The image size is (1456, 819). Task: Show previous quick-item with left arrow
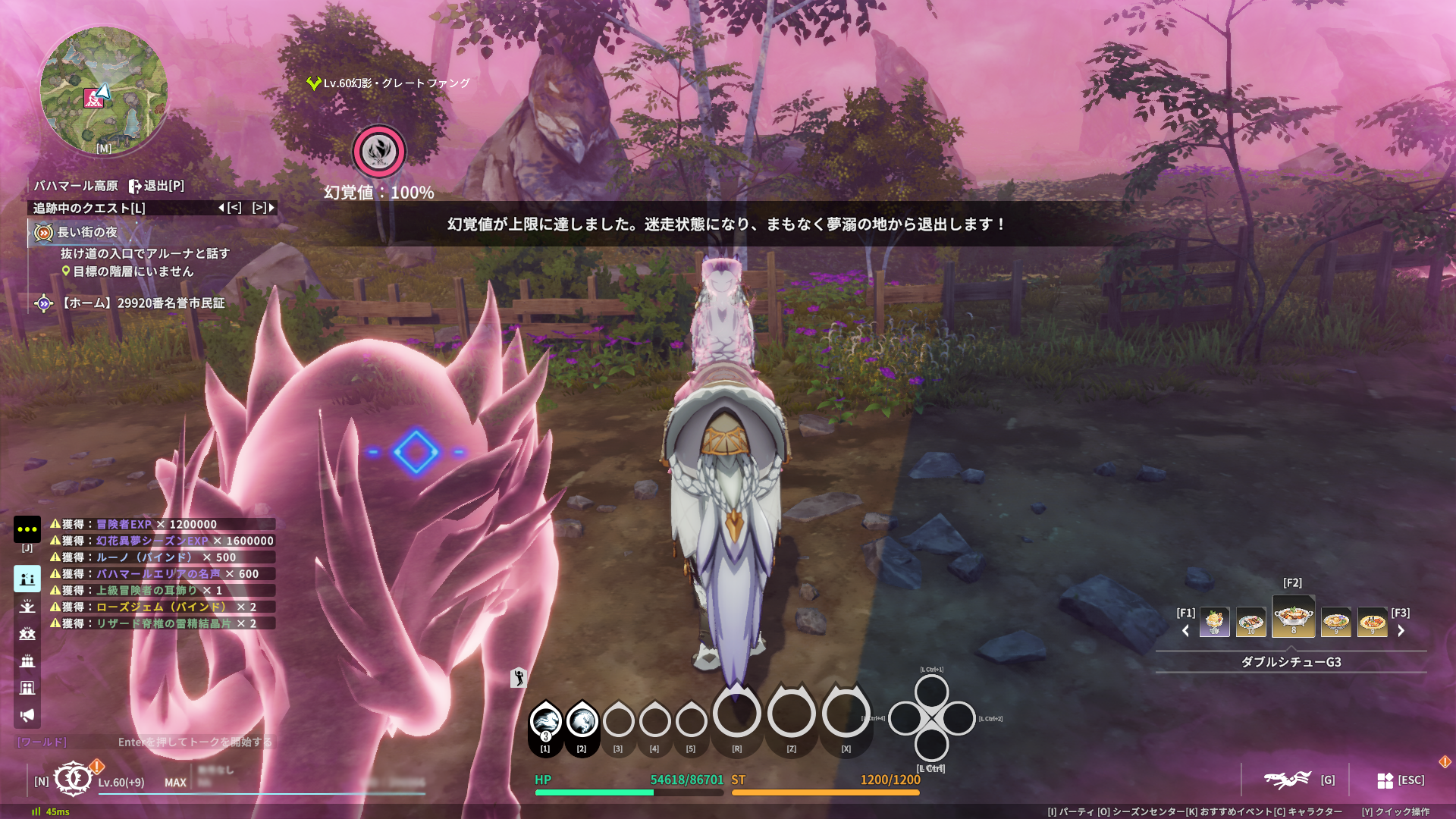click(1186, 630)
